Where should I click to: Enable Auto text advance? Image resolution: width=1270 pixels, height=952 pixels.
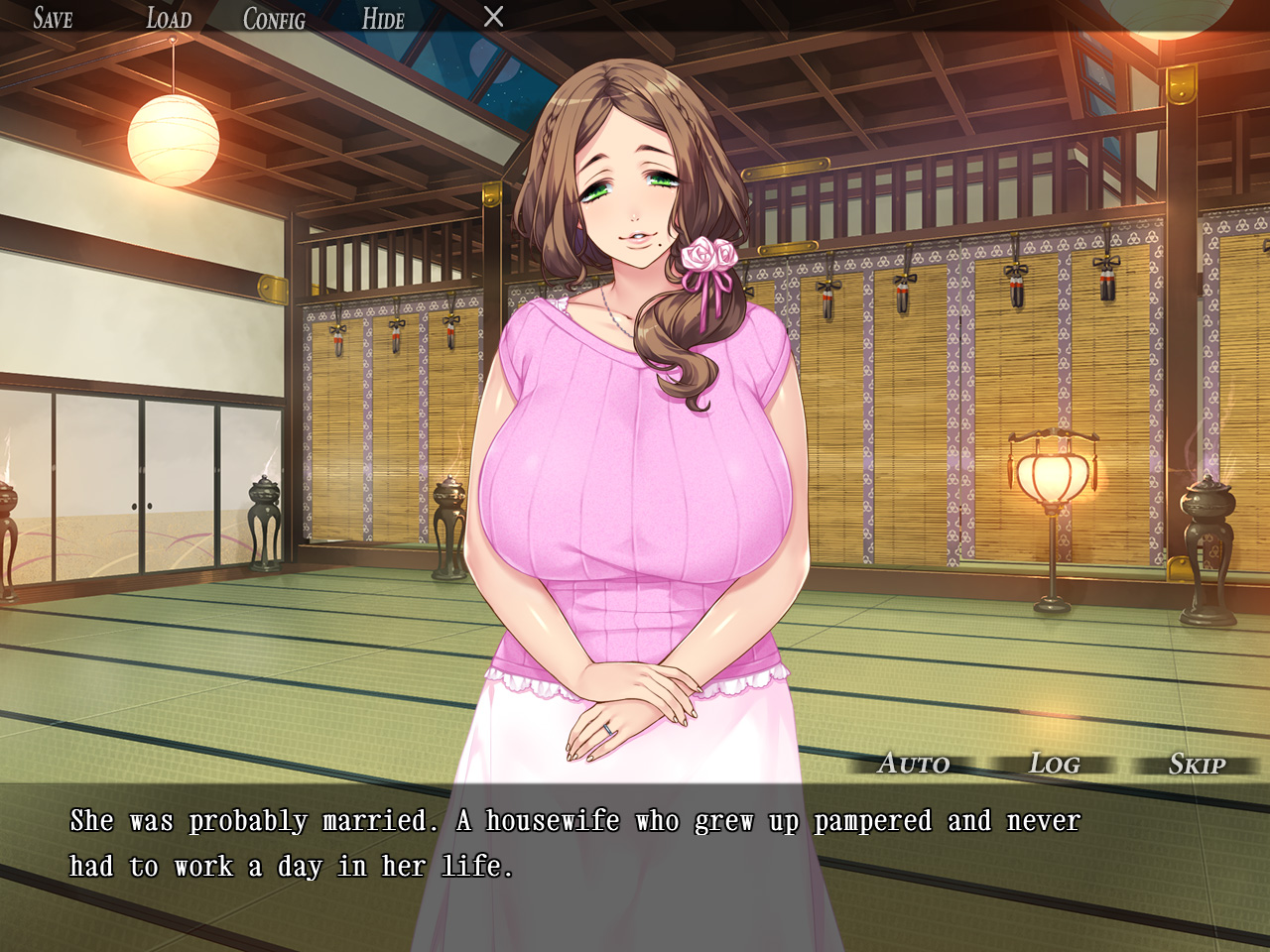914,764
